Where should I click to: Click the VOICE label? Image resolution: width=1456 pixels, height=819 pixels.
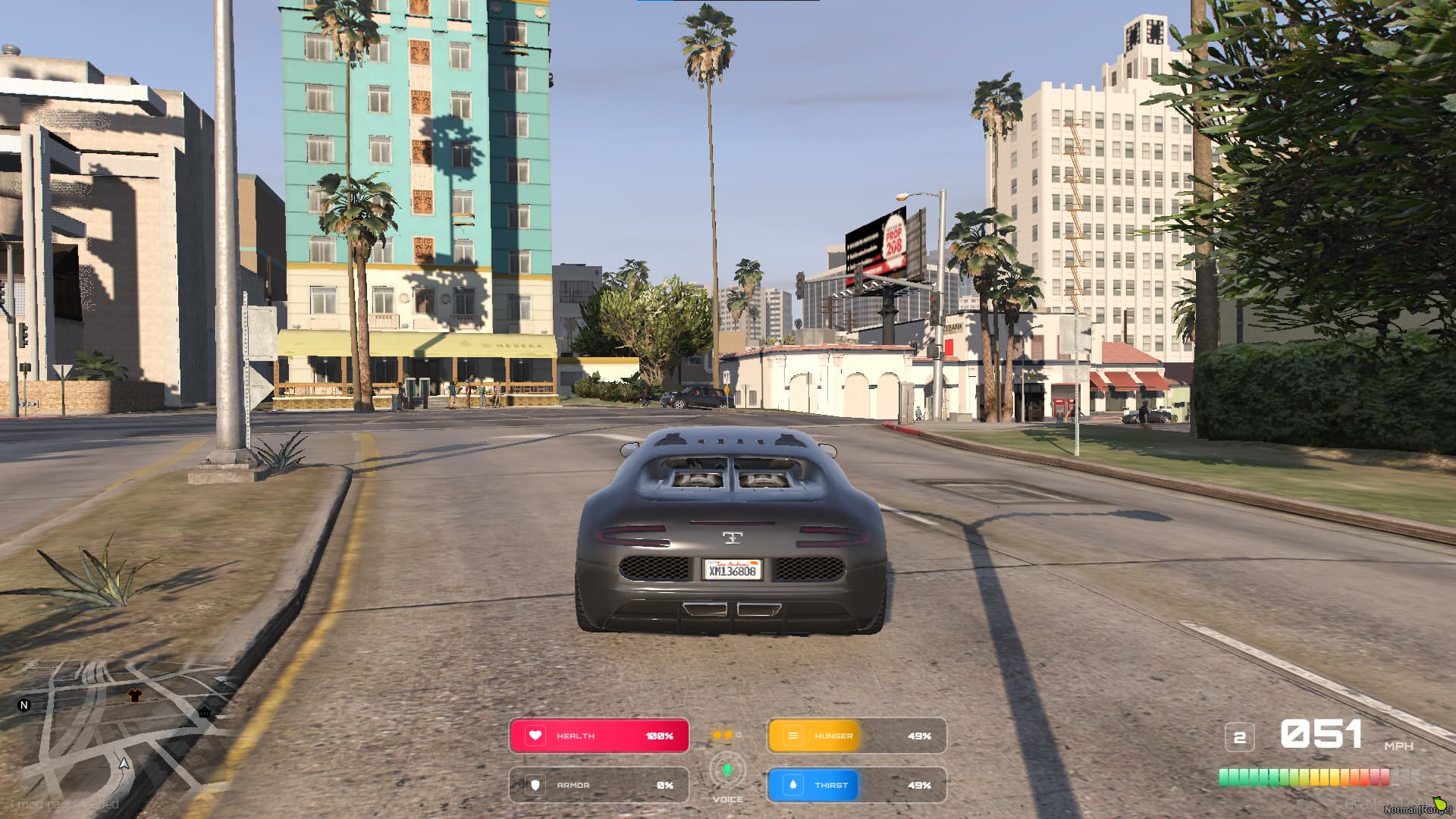click(727, 798)
